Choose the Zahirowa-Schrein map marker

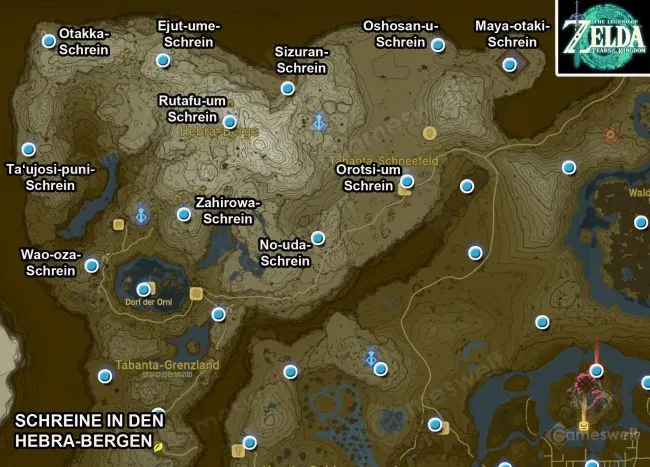(183, 214)
